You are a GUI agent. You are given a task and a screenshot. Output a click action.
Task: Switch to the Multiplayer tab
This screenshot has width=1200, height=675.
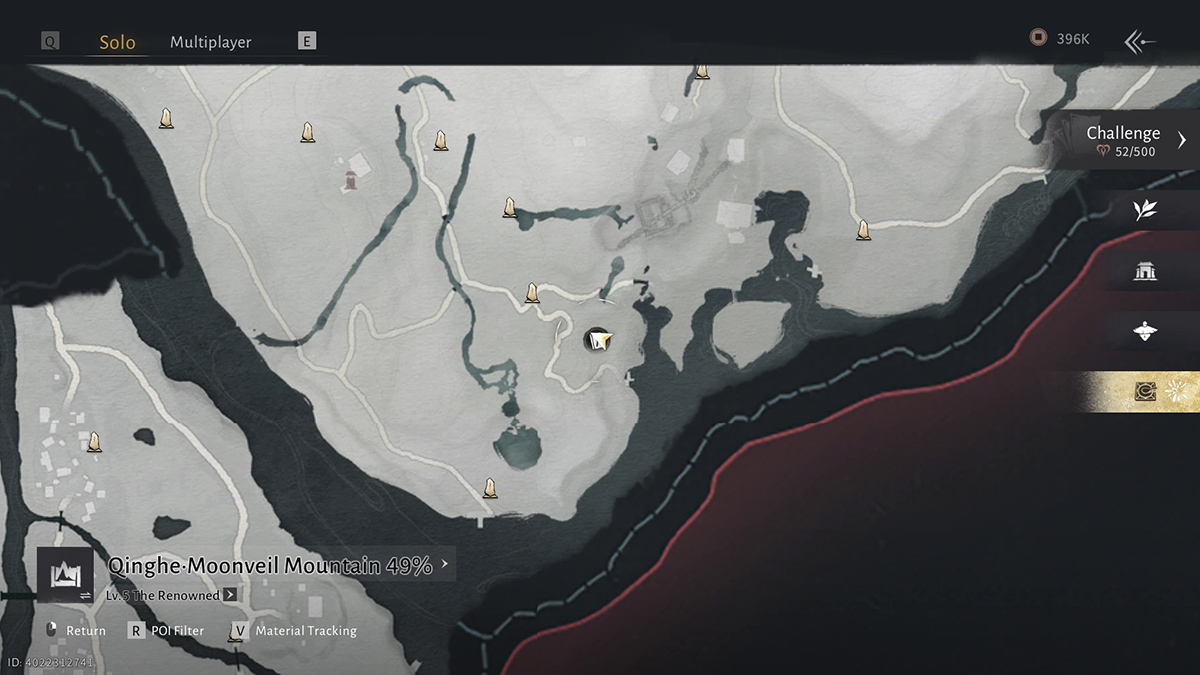coord(210,42)
